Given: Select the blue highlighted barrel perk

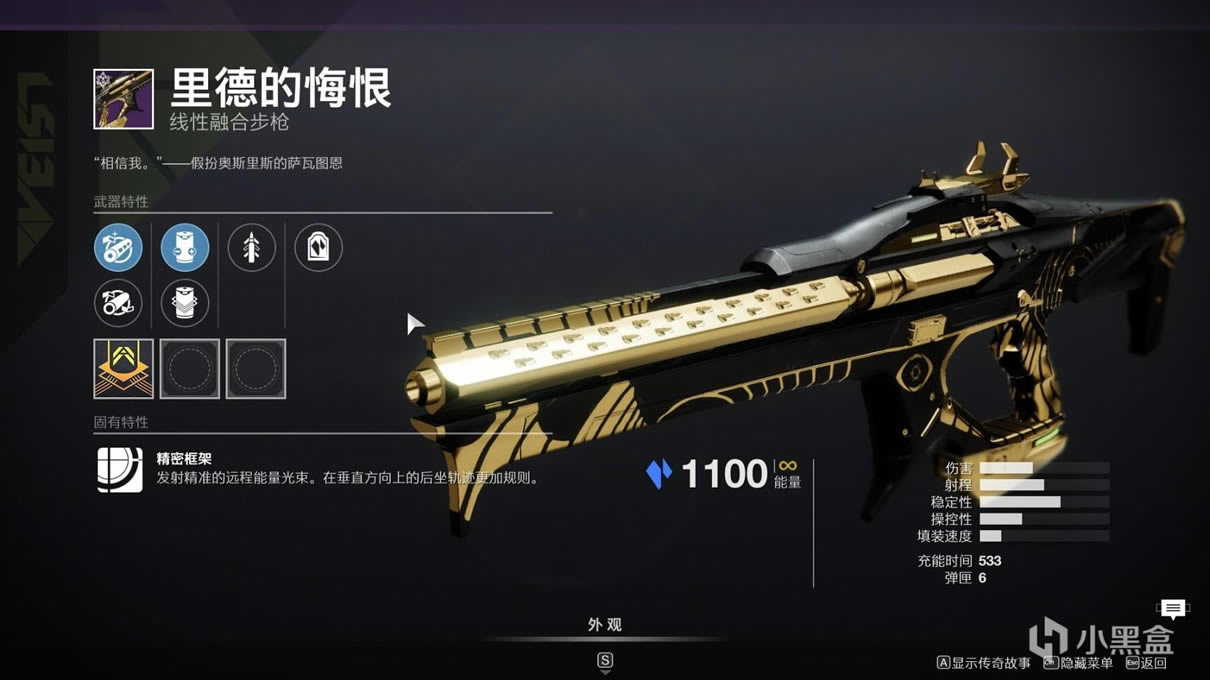Looking at the screenshot, I should [118, 248].
